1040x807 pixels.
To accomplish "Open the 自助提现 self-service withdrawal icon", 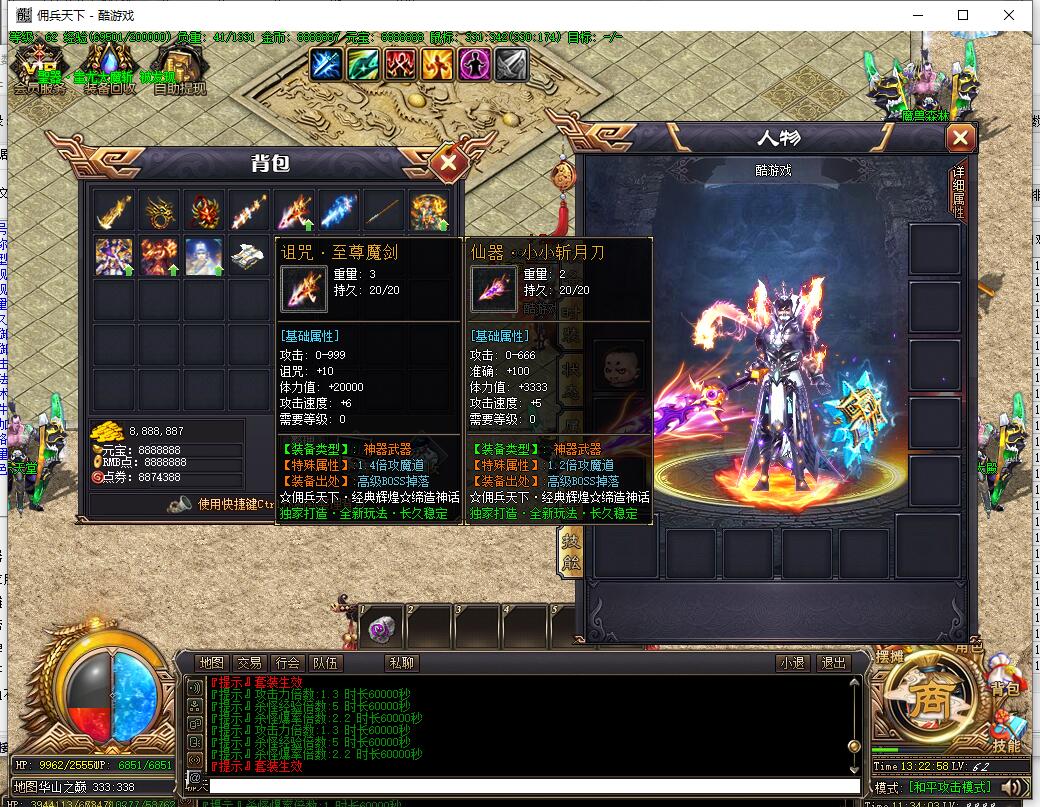I will 179,73.
